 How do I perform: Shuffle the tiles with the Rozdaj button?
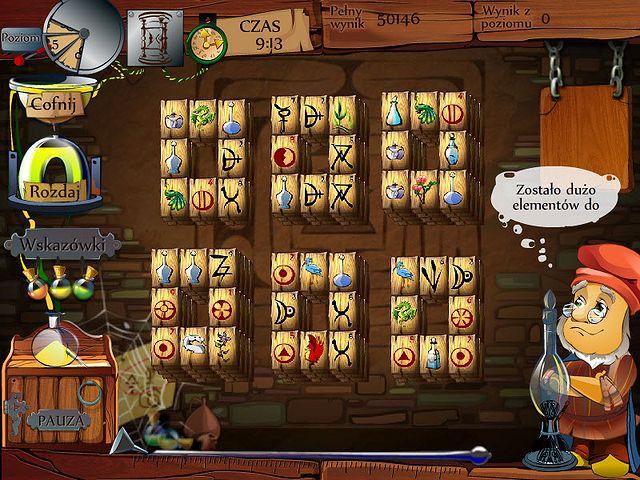(x=52, y=190)
